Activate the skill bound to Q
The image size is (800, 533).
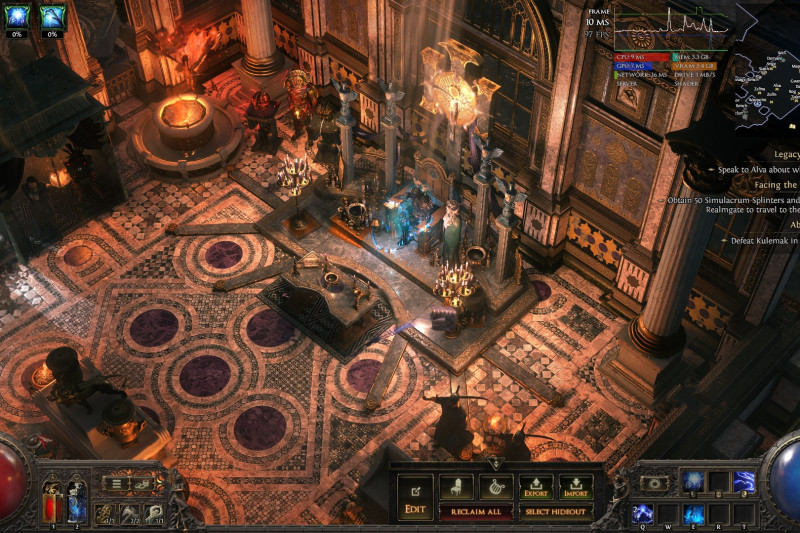tap(642, 513)
